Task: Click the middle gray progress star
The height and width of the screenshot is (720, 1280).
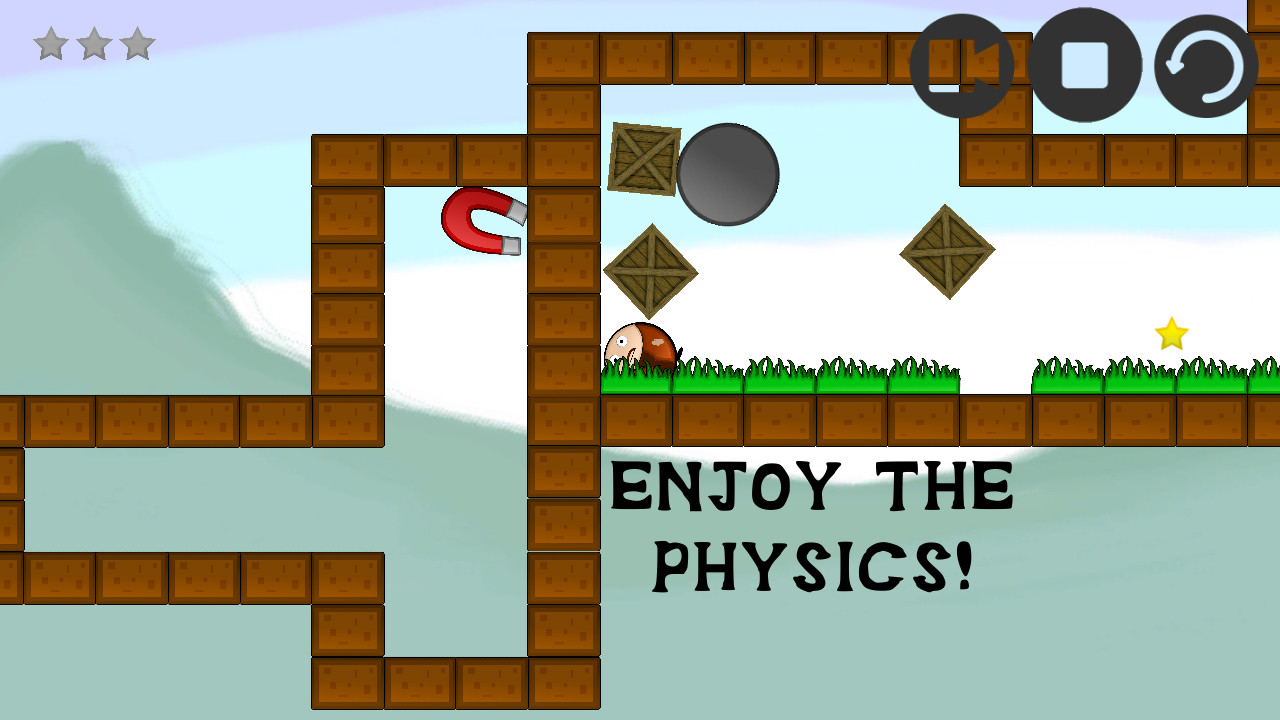Action: (x=93, y=43)
